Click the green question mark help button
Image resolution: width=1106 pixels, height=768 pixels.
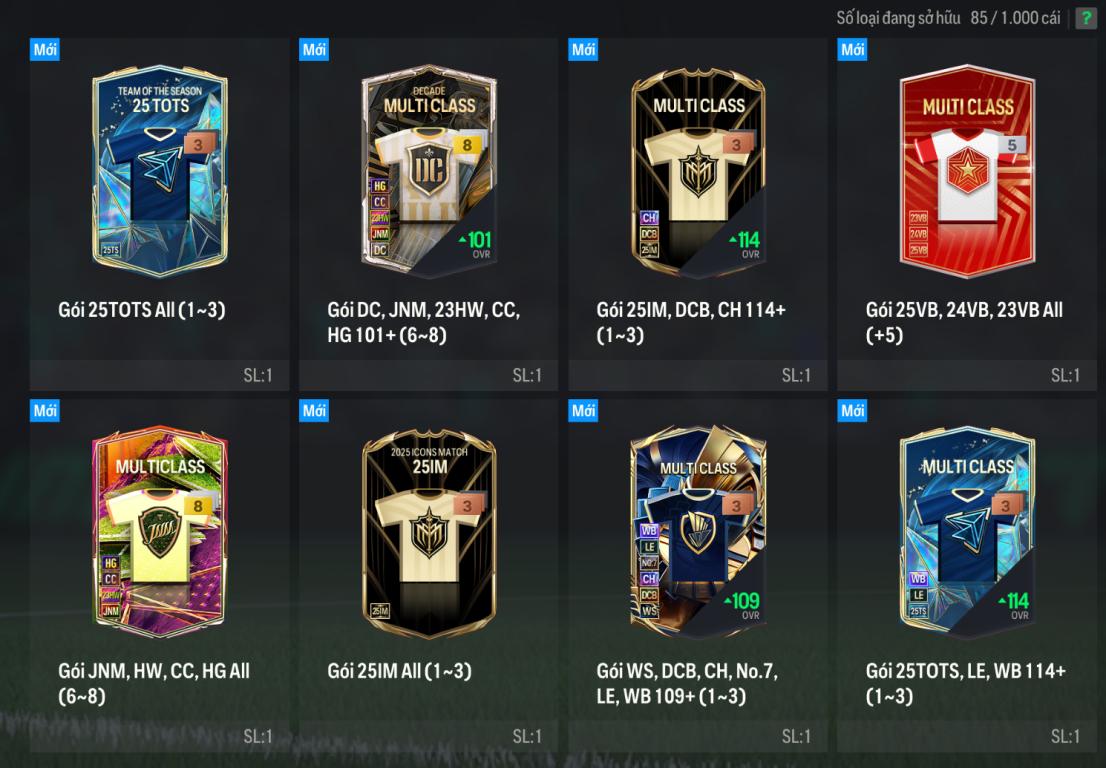[x=1085, y=18]
